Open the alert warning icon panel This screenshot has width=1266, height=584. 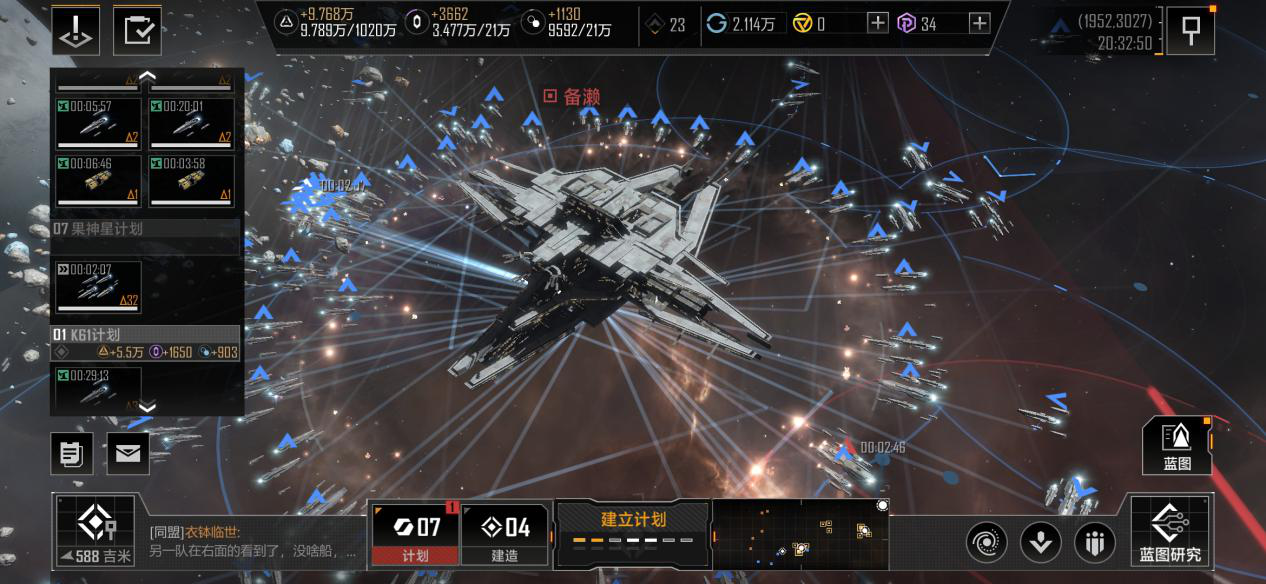point(76,30)
